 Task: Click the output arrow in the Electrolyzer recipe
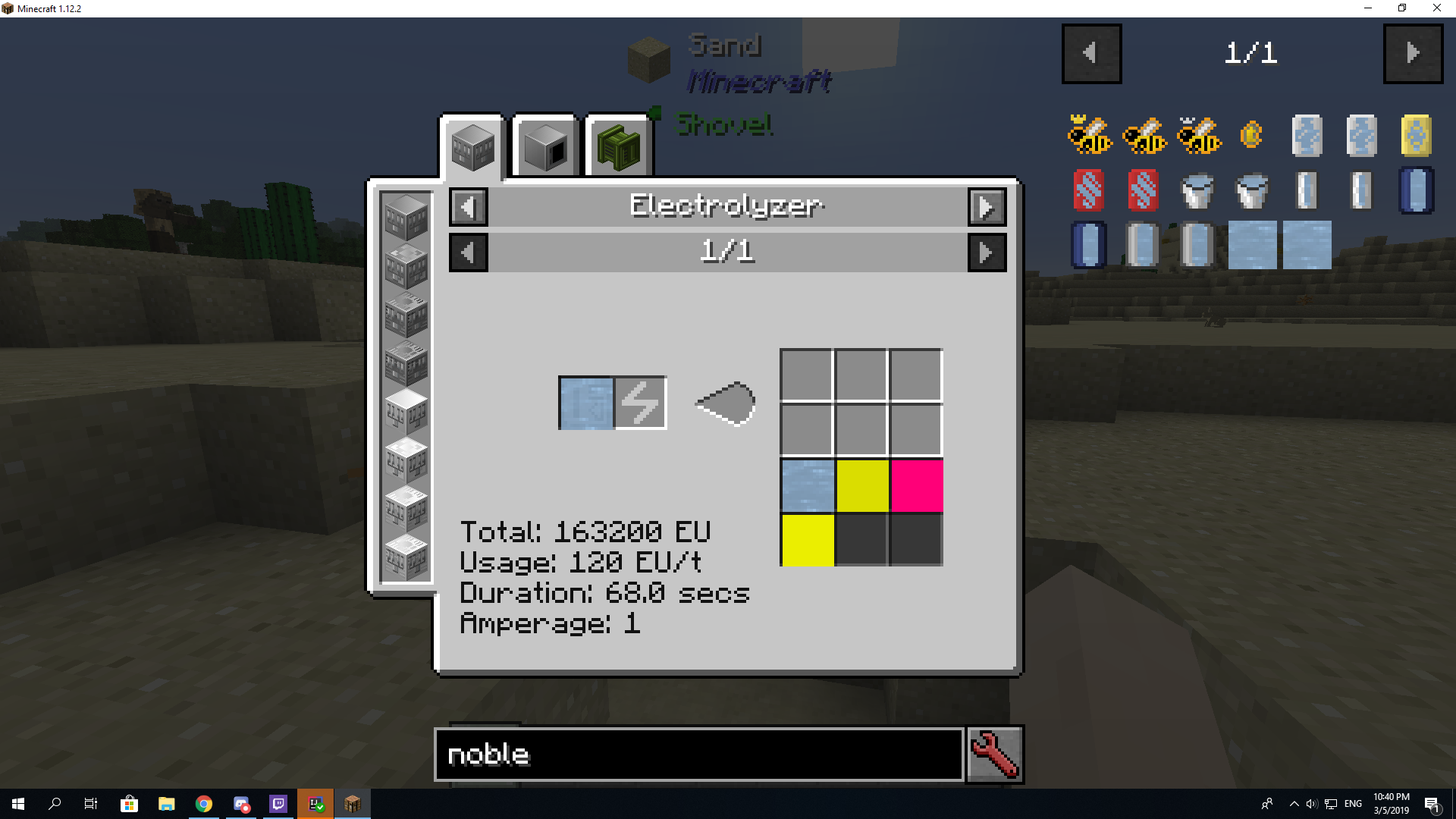[724, 403]
